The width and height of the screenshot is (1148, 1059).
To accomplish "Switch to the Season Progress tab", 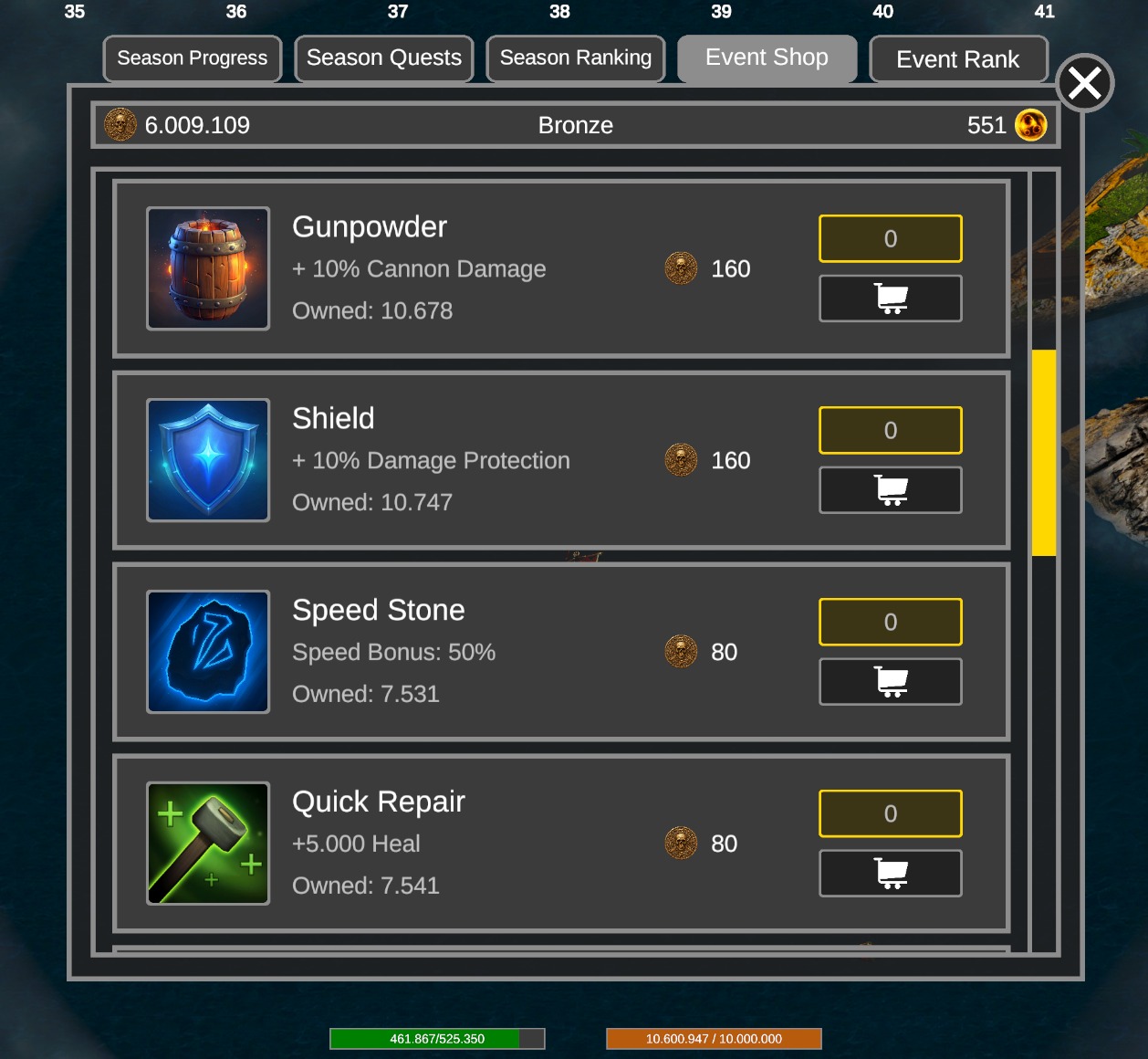I will [x=193, y=58].
